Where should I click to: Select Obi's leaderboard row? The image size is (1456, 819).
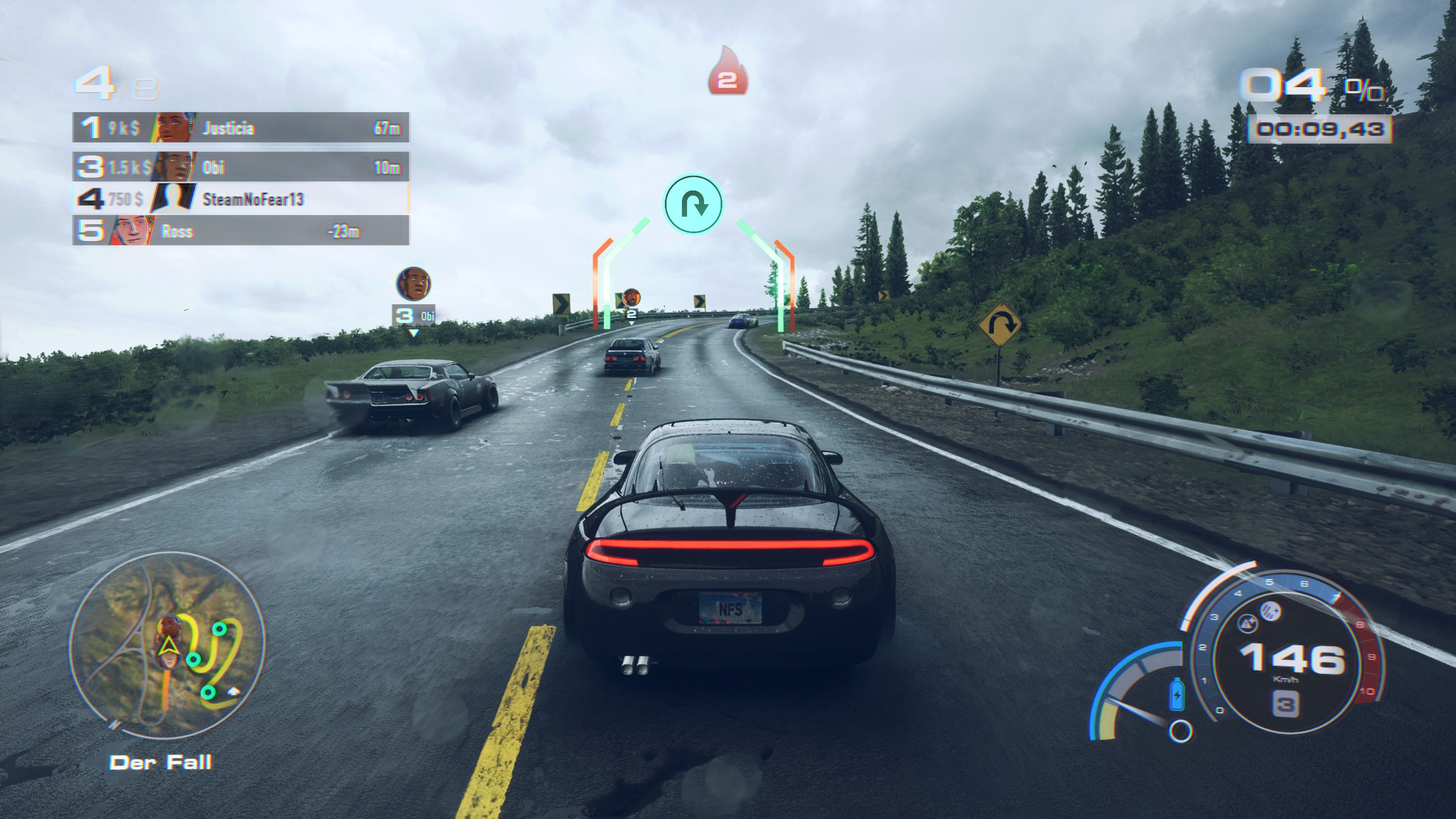coord(241,167)
